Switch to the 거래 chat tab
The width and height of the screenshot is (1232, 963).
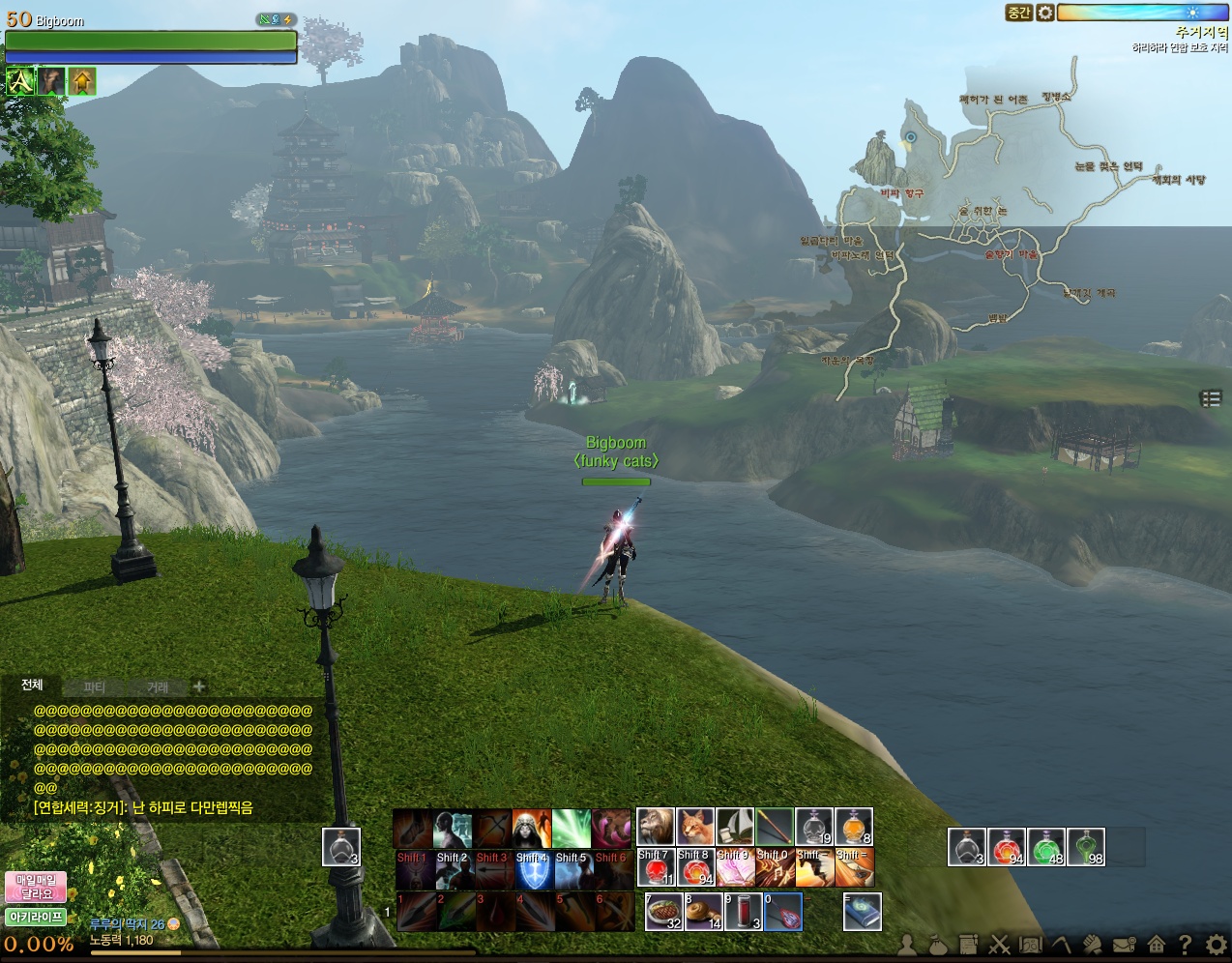158,687
